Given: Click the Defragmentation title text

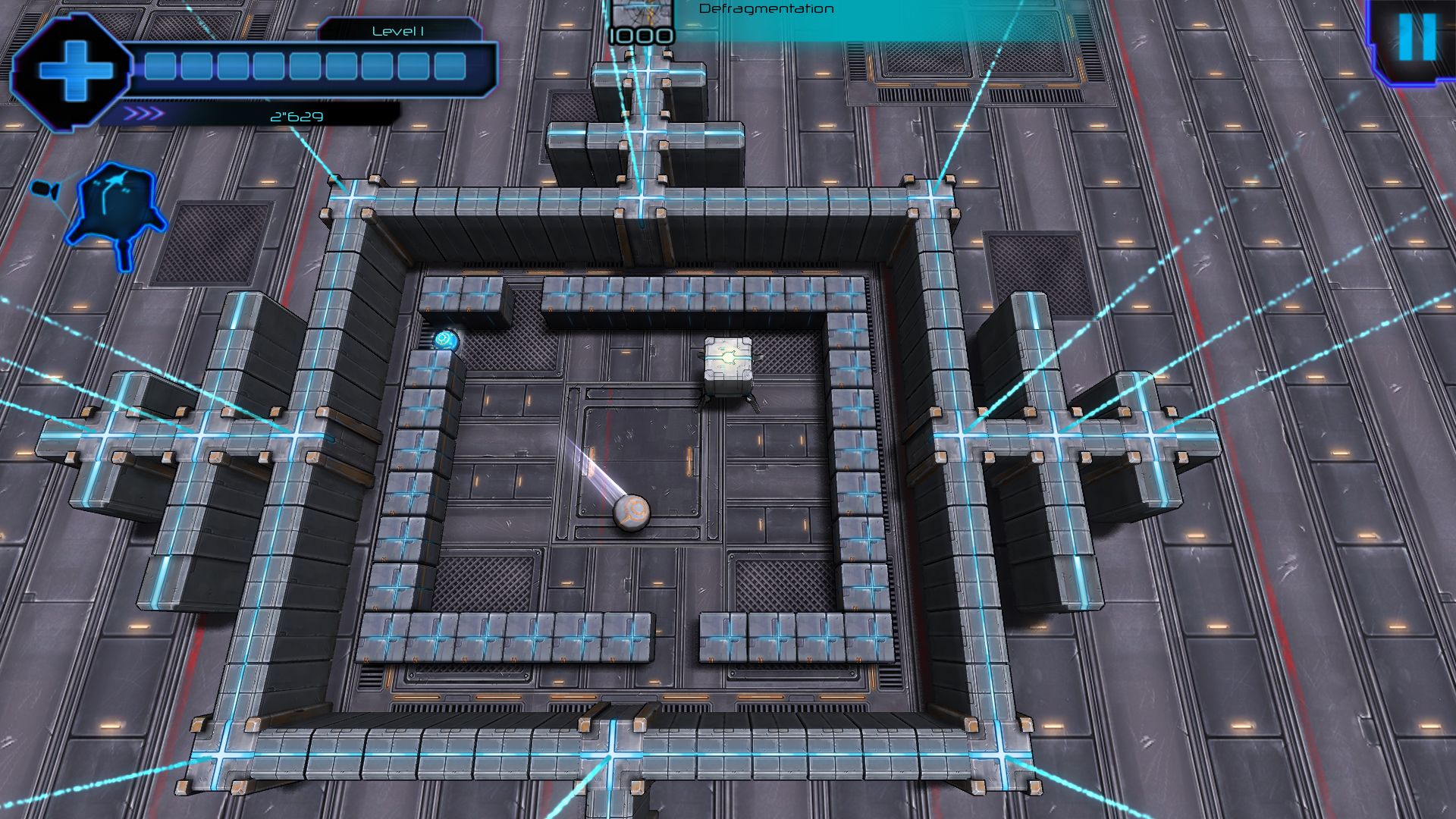Looking at the screenshot, I should pos(766,9).
